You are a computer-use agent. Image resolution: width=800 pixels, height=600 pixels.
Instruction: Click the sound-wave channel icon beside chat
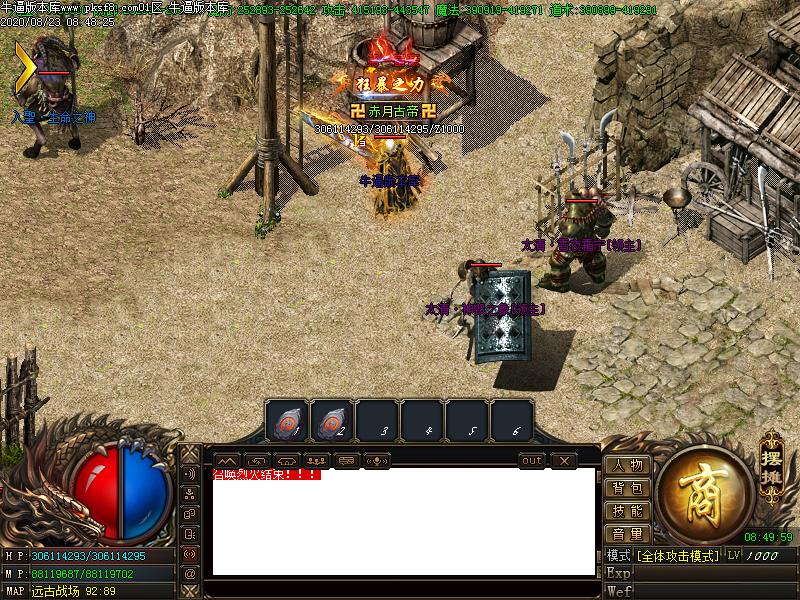[x=190, y=473]
